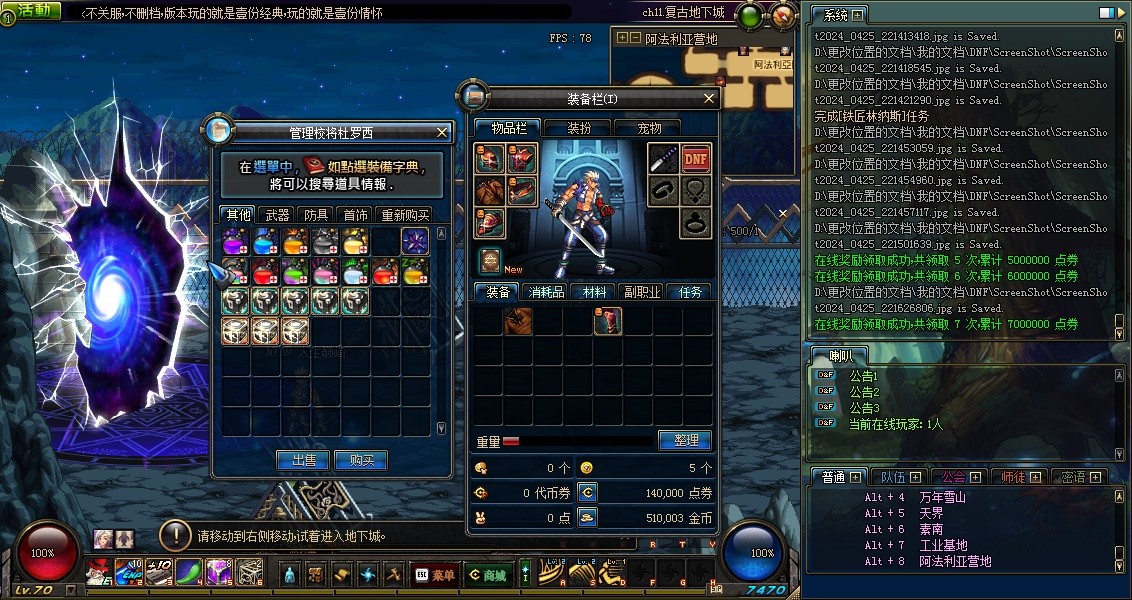
Task: Select the 重新购买 buyback tab
Action: point(405,215)
